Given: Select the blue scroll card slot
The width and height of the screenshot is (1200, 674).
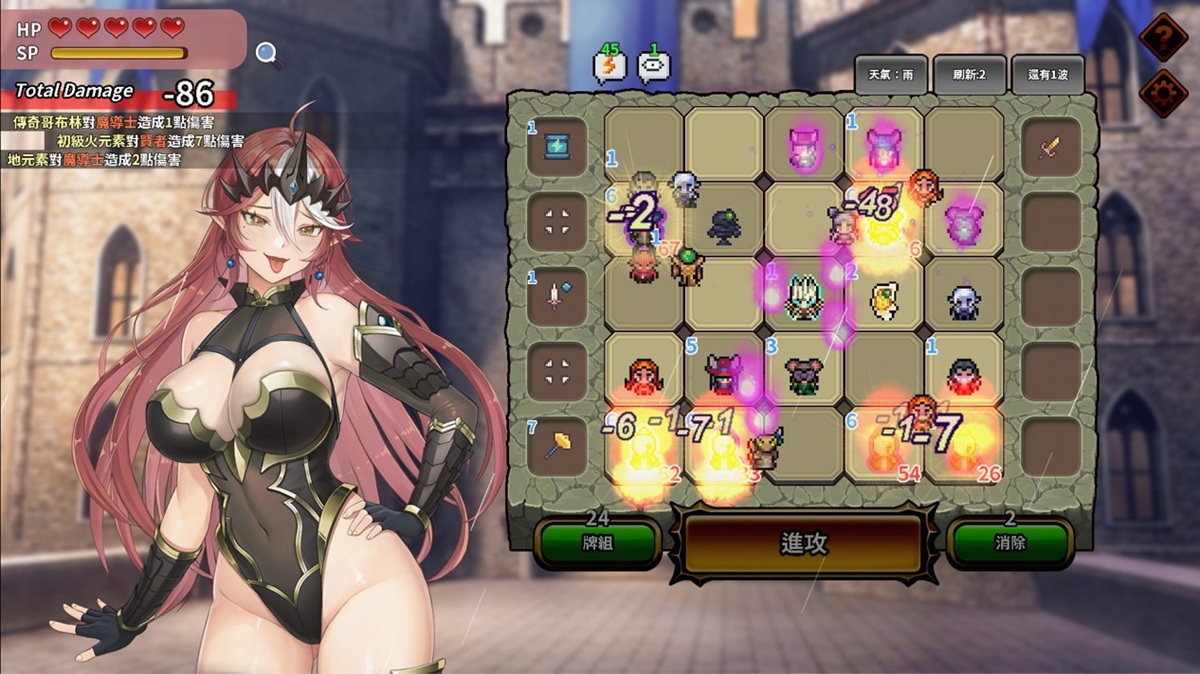Looking at the screenshot, I should coord(557,146).
